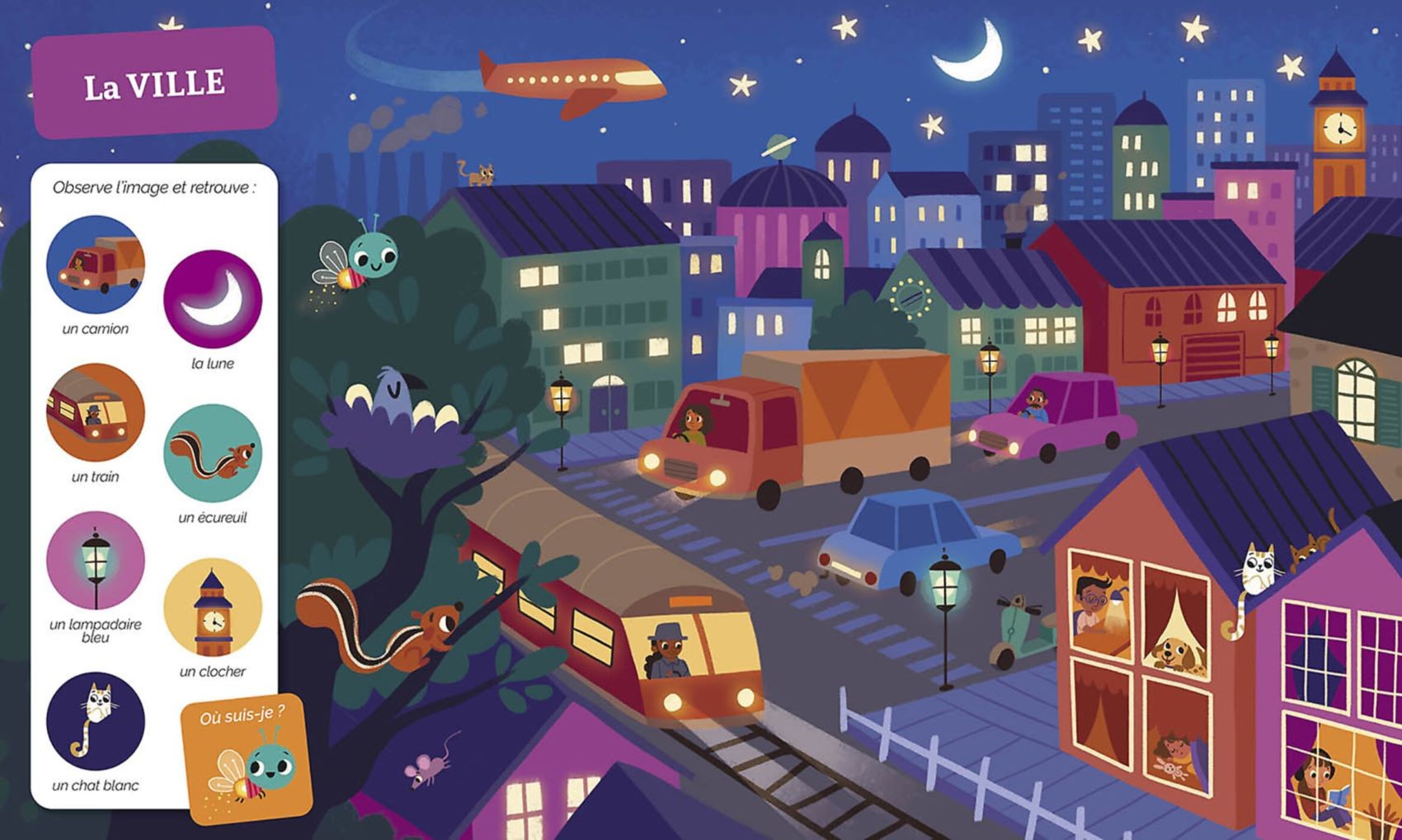
Task: Pick the un lampadaire bleu street lamp icon
Action: click(96, 561)
